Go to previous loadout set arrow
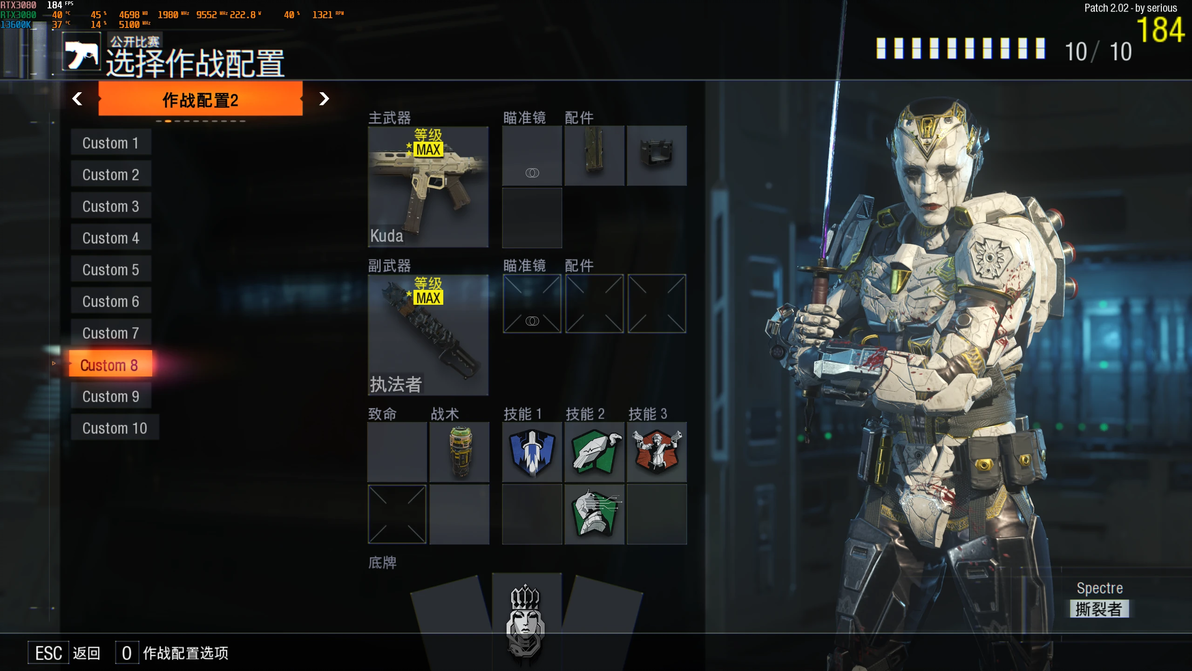 [x=77, y=99]
